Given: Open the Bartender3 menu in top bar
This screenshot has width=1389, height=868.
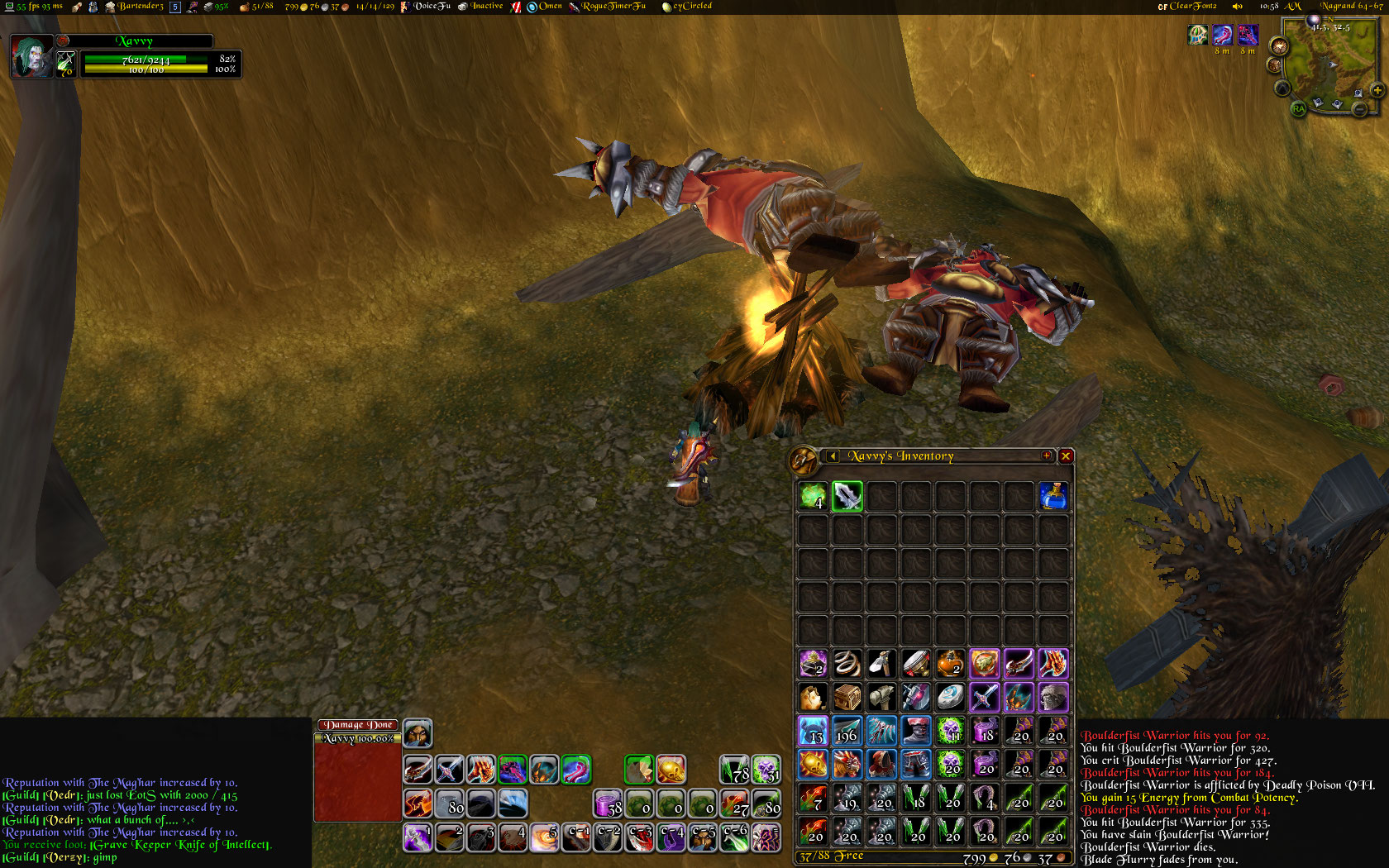Looking at the screenshot, I should click(x=135, y=7).
